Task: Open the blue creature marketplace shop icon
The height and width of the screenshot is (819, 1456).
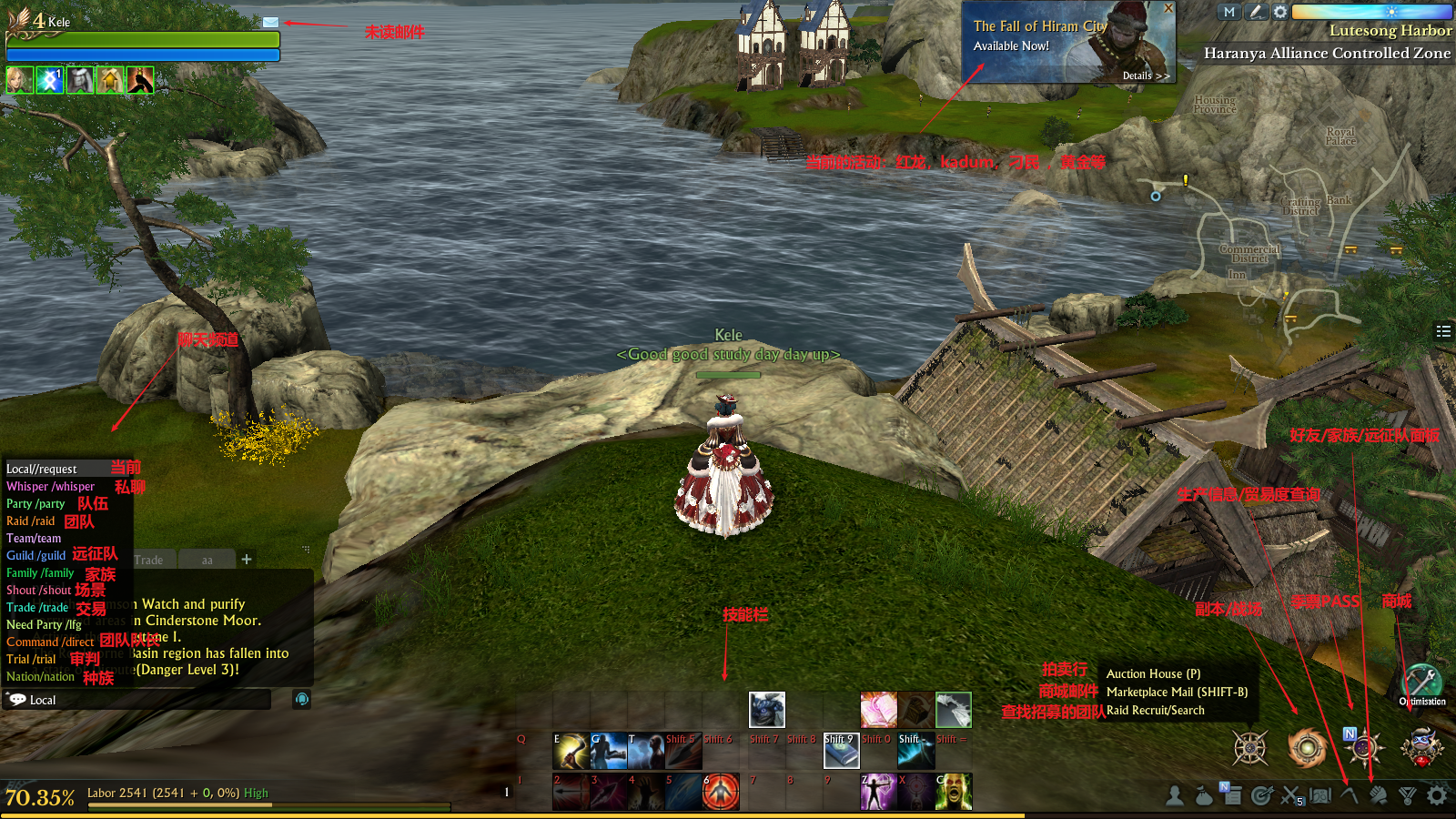Action: click(x=1421, y=747)
